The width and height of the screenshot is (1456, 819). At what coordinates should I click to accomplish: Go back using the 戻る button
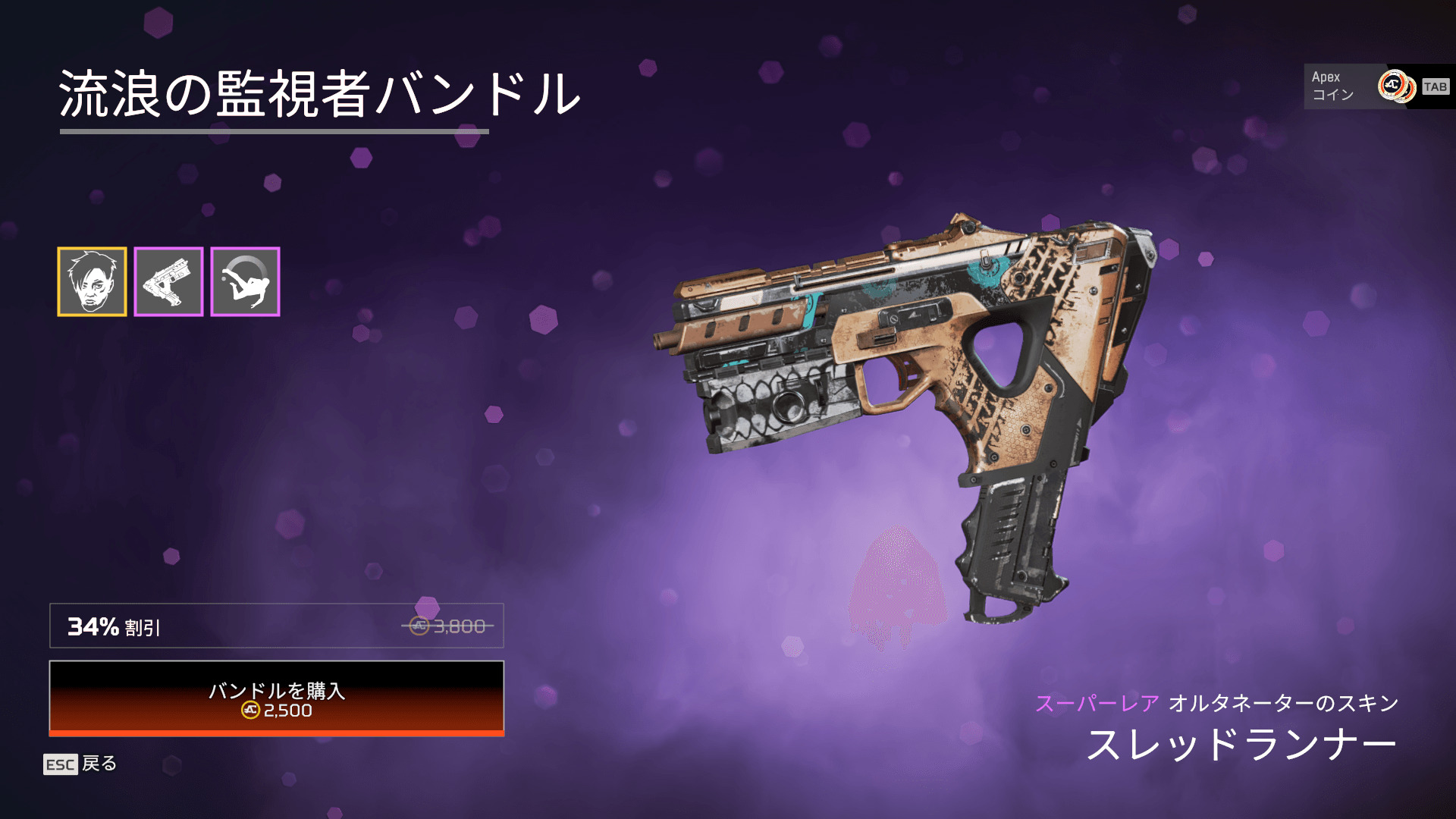81,764
